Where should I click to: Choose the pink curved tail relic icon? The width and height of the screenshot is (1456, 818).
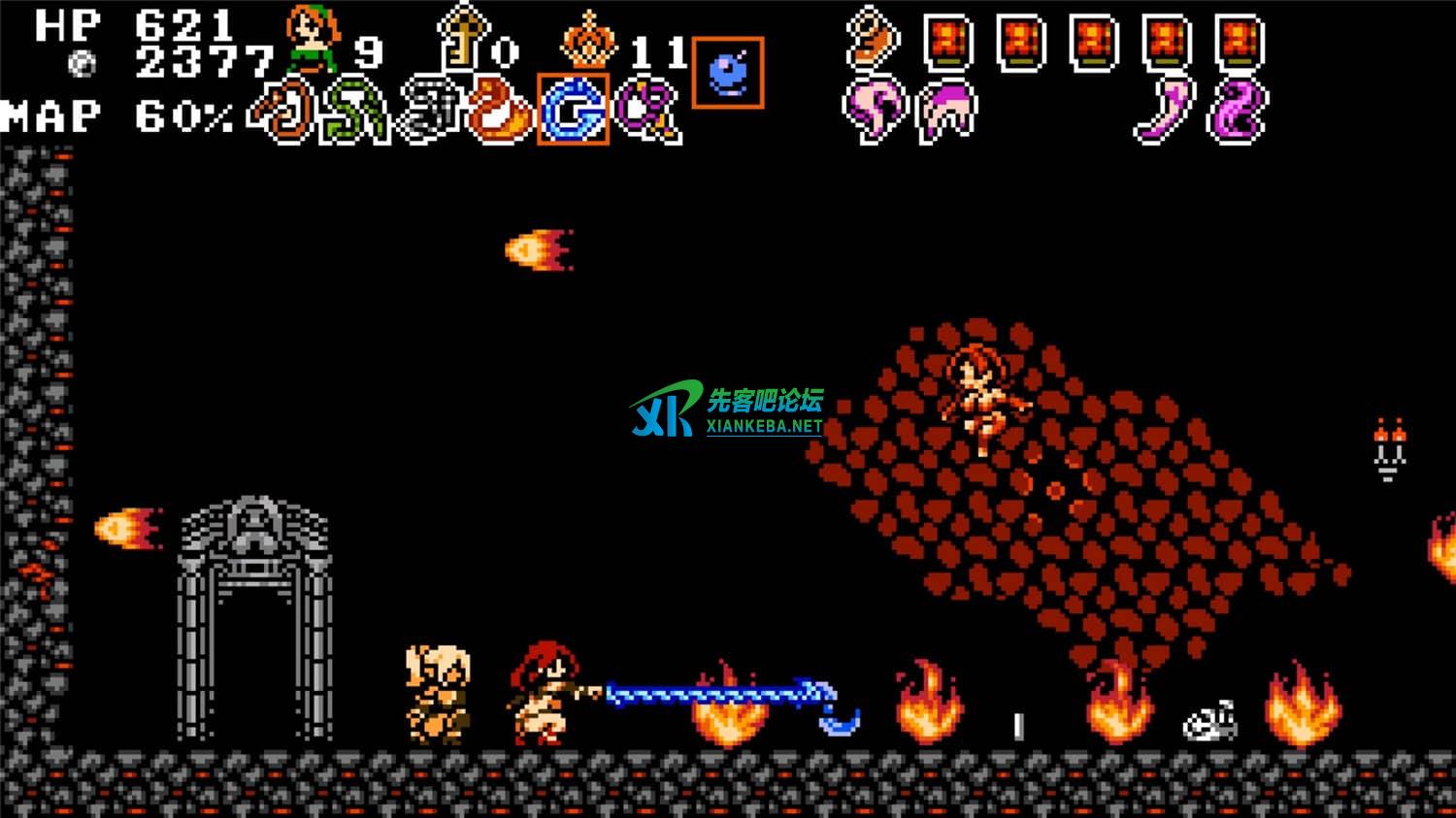pyautogui.click(x=1166, y=111)
